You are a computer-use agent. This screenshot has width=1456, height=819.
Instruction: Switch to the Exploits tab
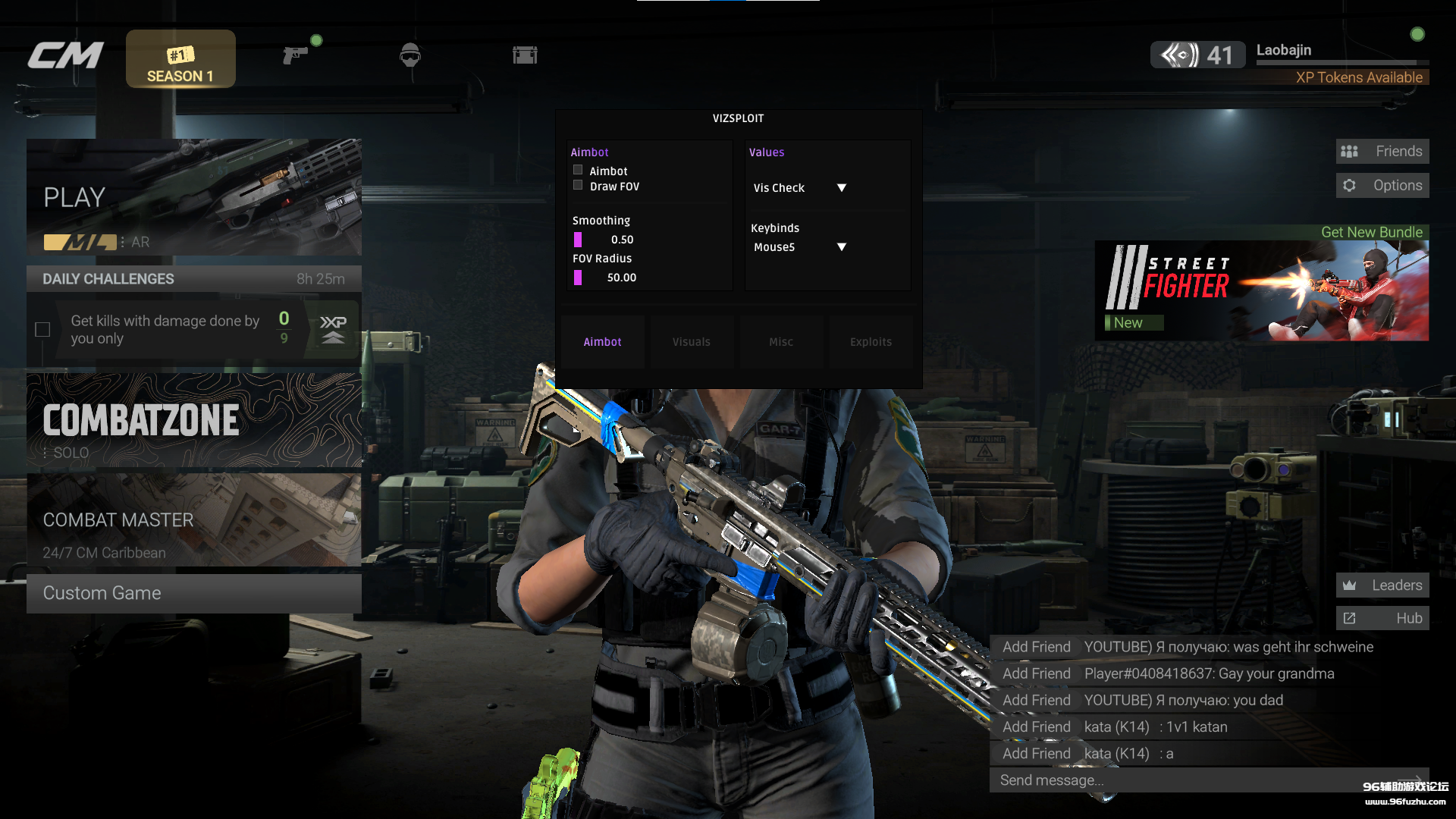871,342
